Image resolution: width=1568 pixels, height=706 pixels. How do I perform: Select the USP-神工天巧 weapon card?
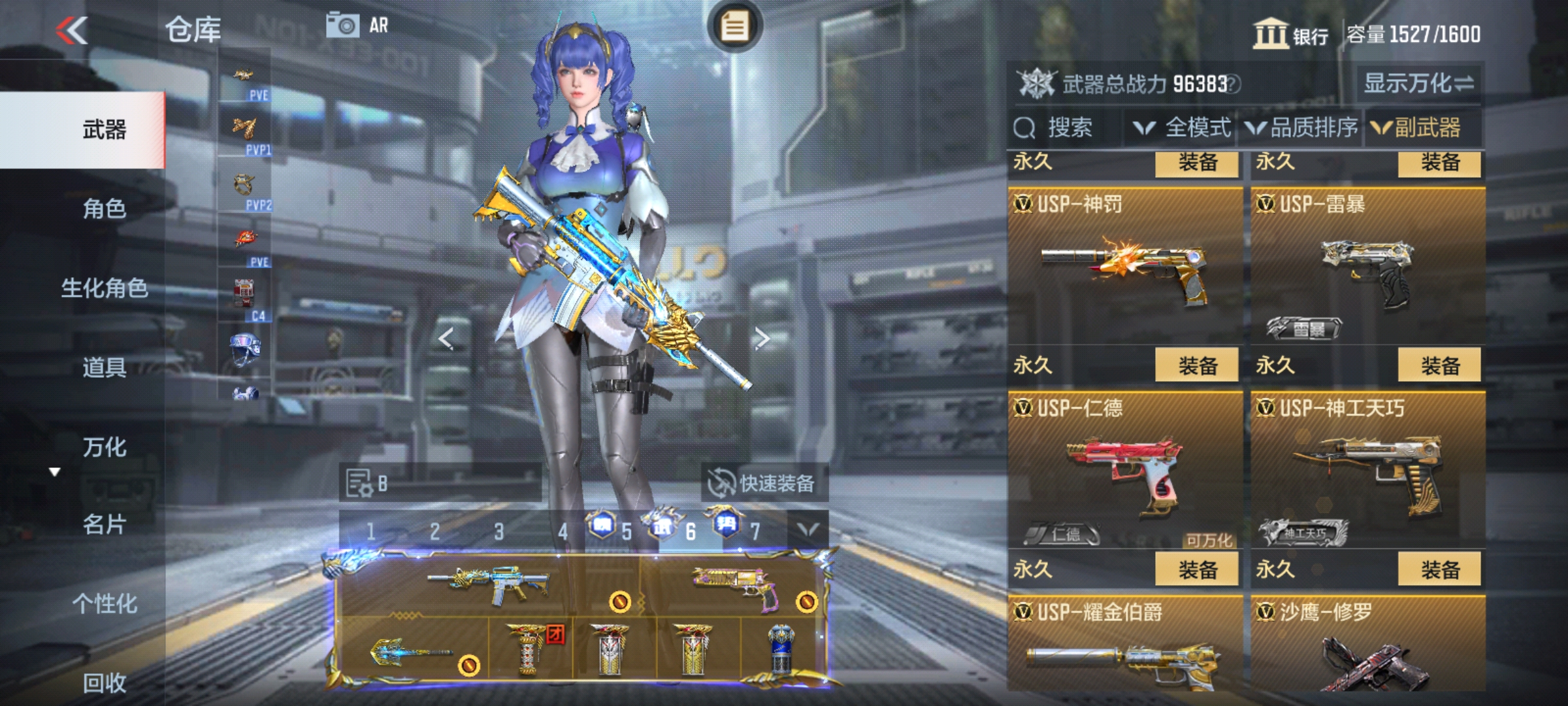point(1367,471)
